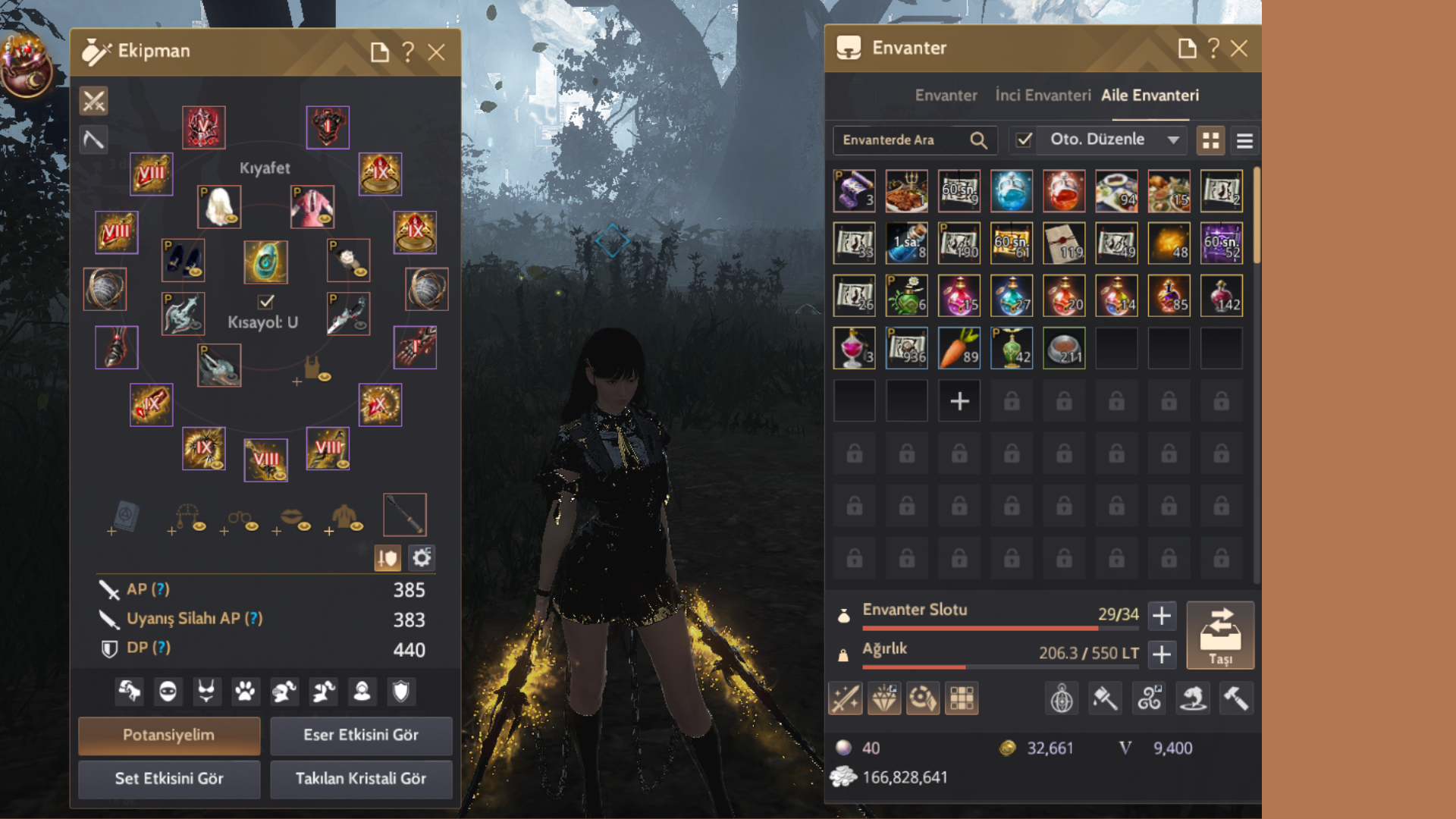Open help for the Ekipman window
Screen dimensions: 1456x819
pos(408,52)
